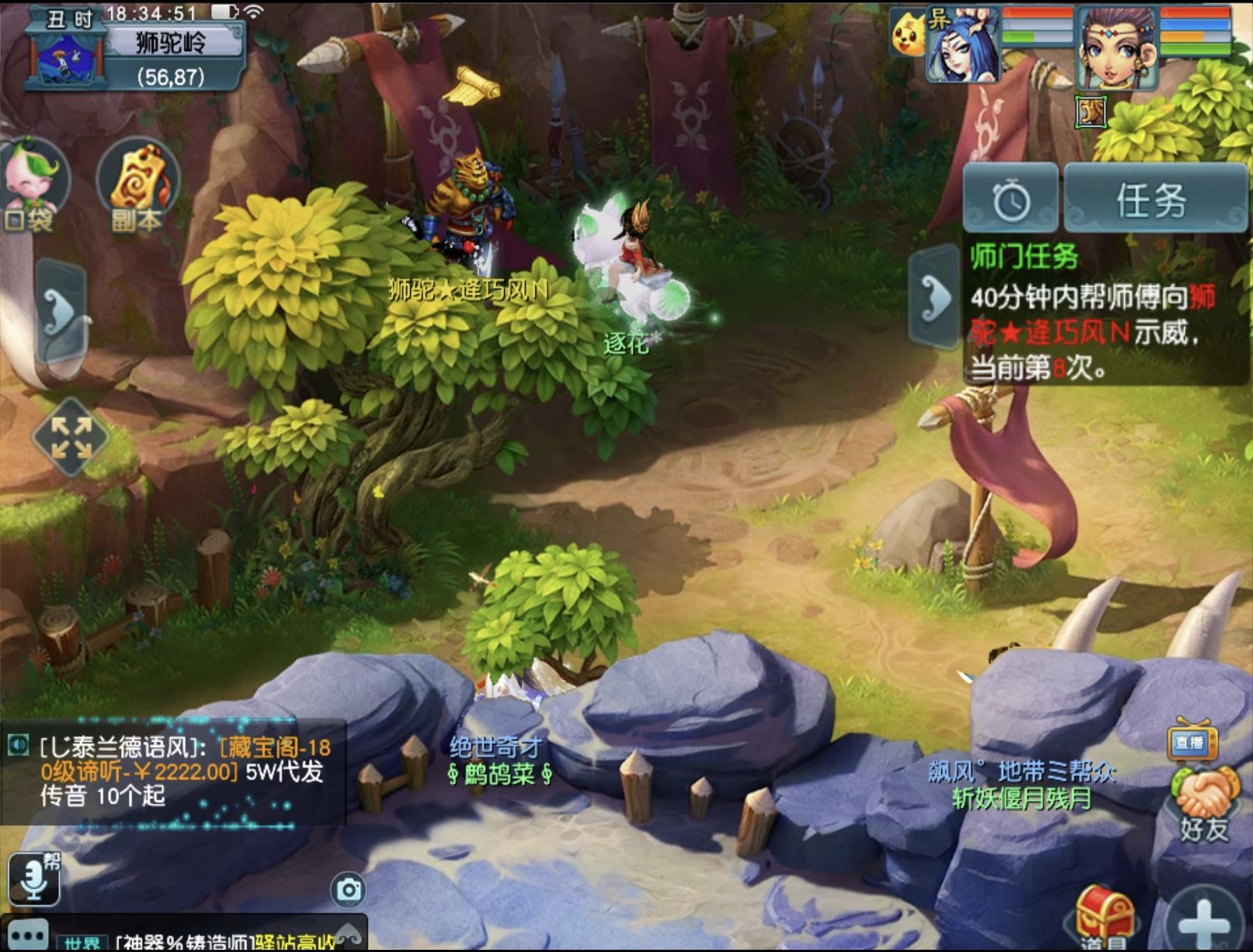
Task: Click the buff icon under the player portrait
Action: [x=1090, y=111]
